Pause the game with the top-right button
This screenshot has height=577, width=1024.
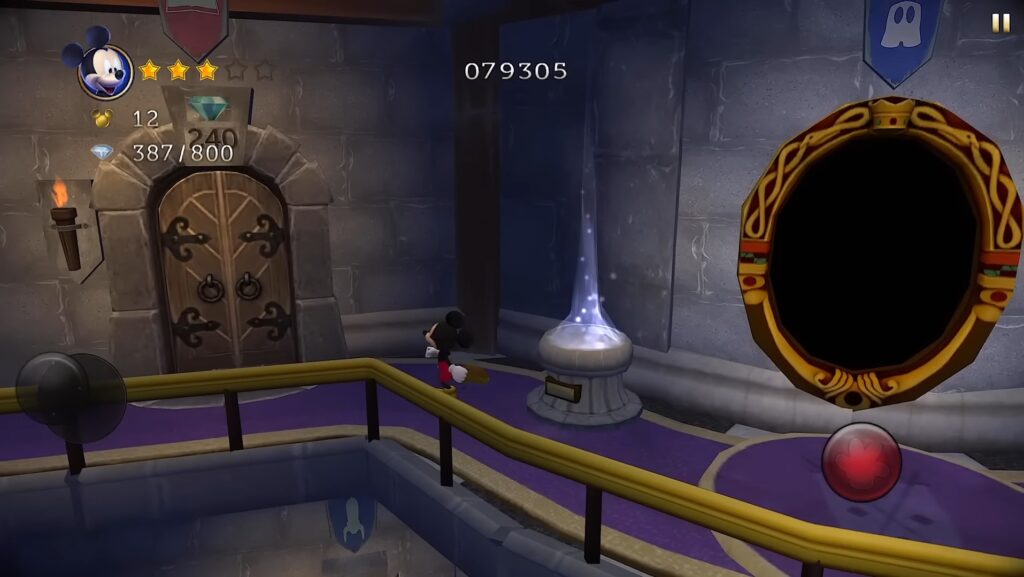pos(1000,23)
